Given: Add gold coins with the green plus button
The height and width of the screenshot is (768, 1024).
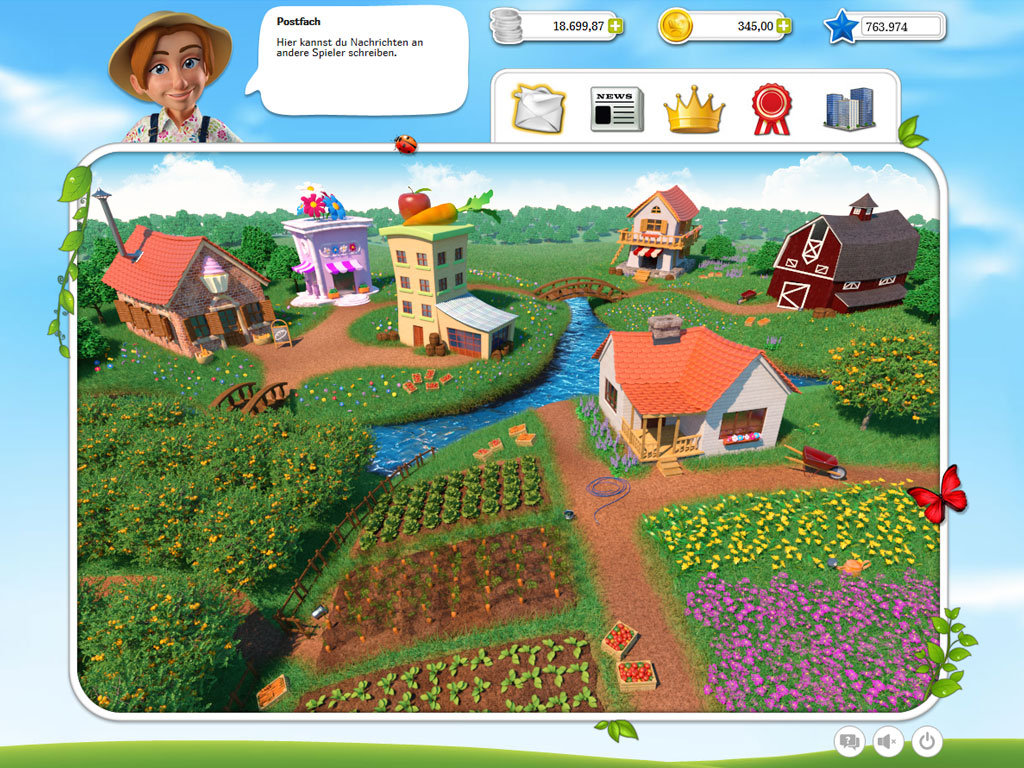Looking at the screenshot, I should pyautogui.click(x=785, y=26).
